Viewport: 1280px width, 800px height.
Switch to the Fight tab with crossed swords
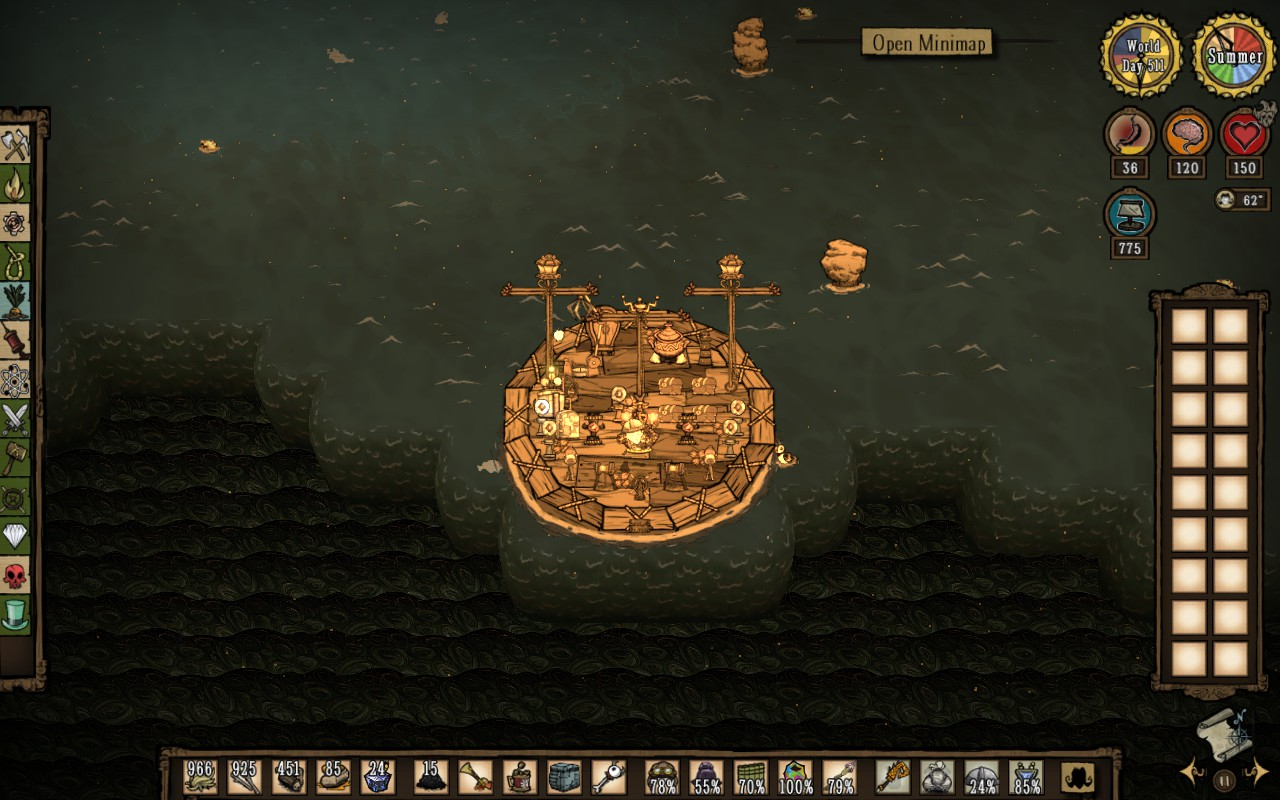click(15, 419)
